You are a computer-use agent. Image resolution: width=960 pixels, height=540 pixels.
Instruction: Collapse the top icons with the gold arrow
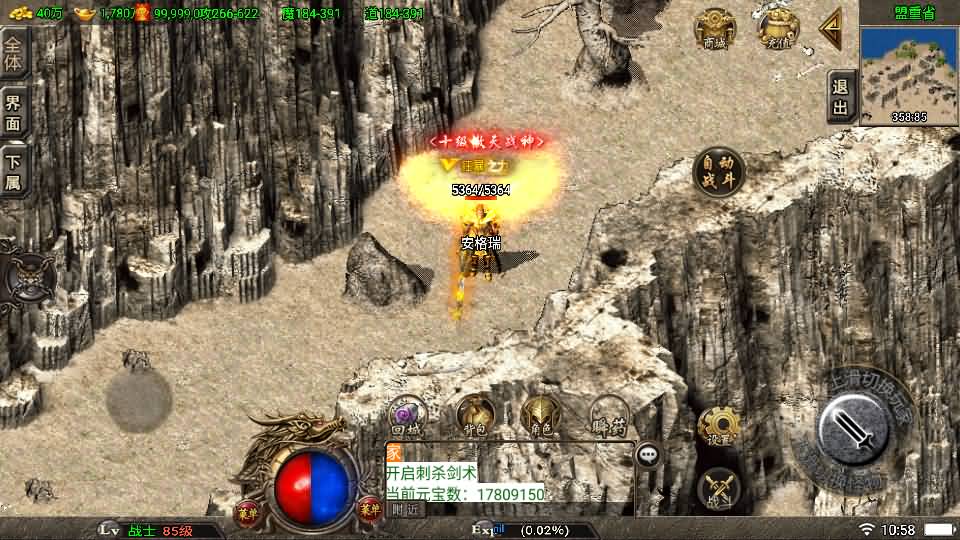pyautogui.click(x=831, y=29)
